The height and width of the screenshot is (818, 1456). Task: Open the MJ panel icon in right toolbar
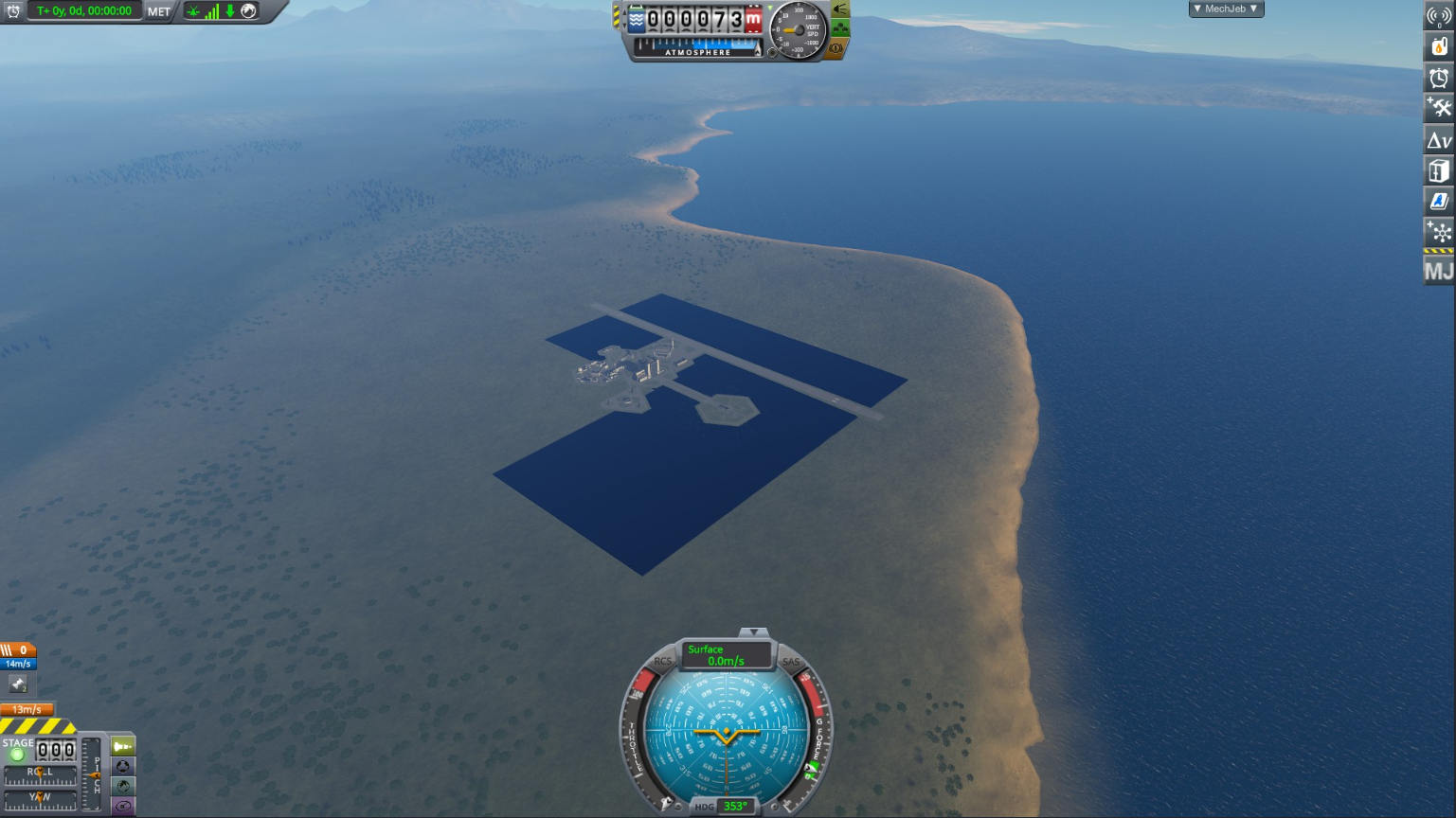click(1441, 272)
